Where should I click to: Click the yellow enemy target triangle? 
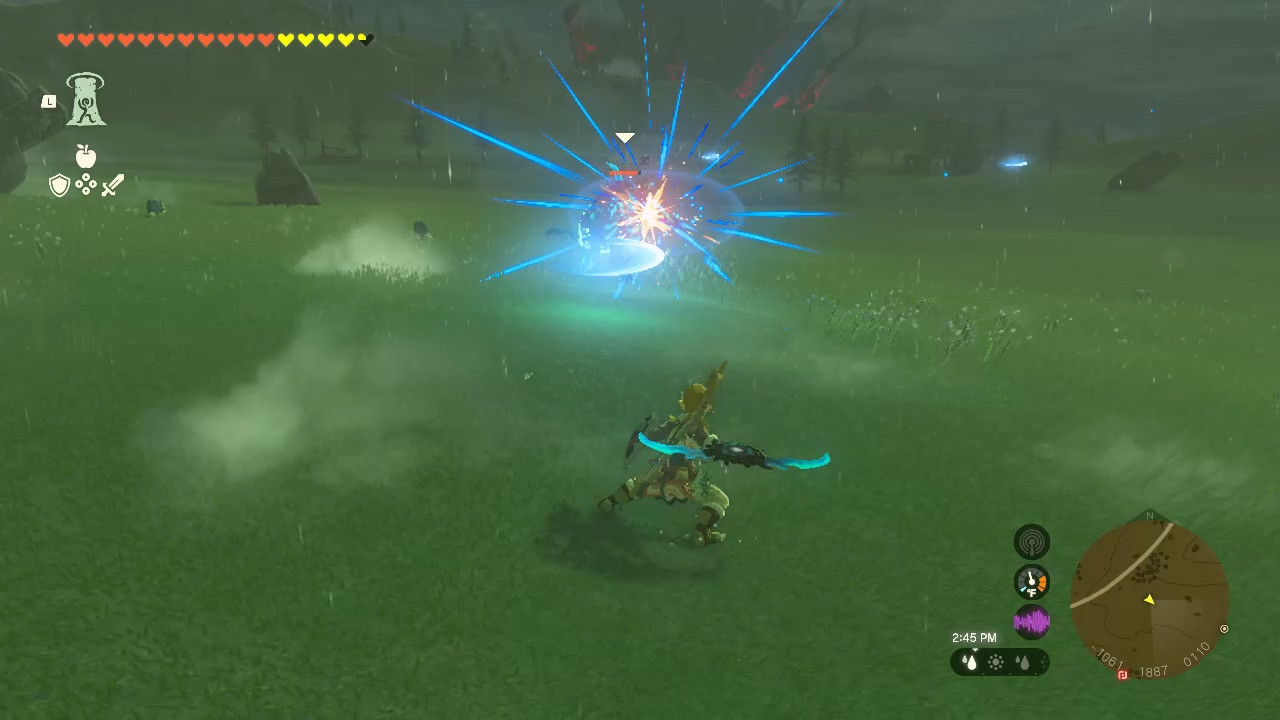coord(625,137)
